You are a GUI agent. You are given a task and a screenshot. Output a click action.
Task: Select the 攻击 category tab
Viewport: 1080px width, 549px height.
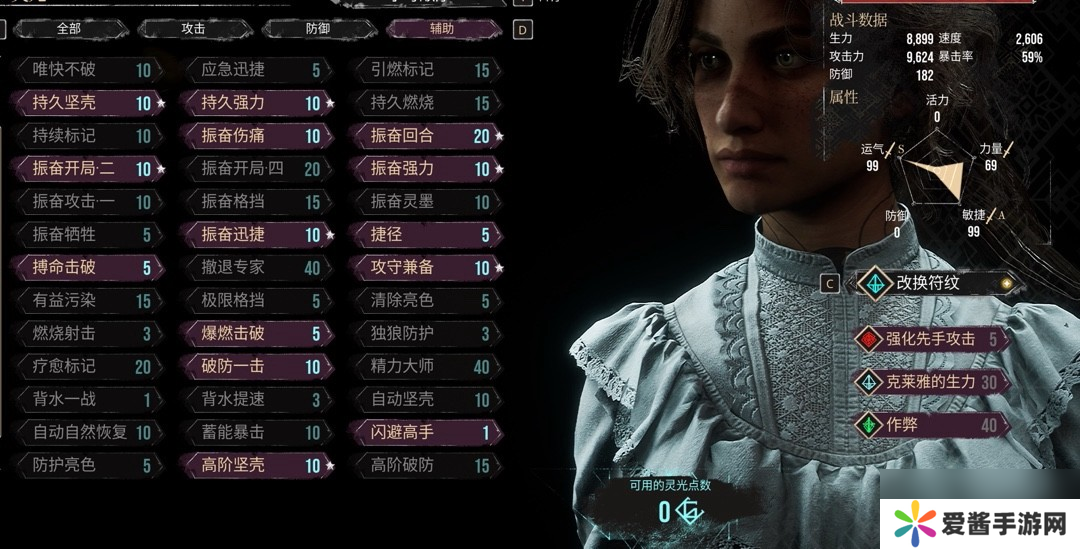click(x=193, y=29)
